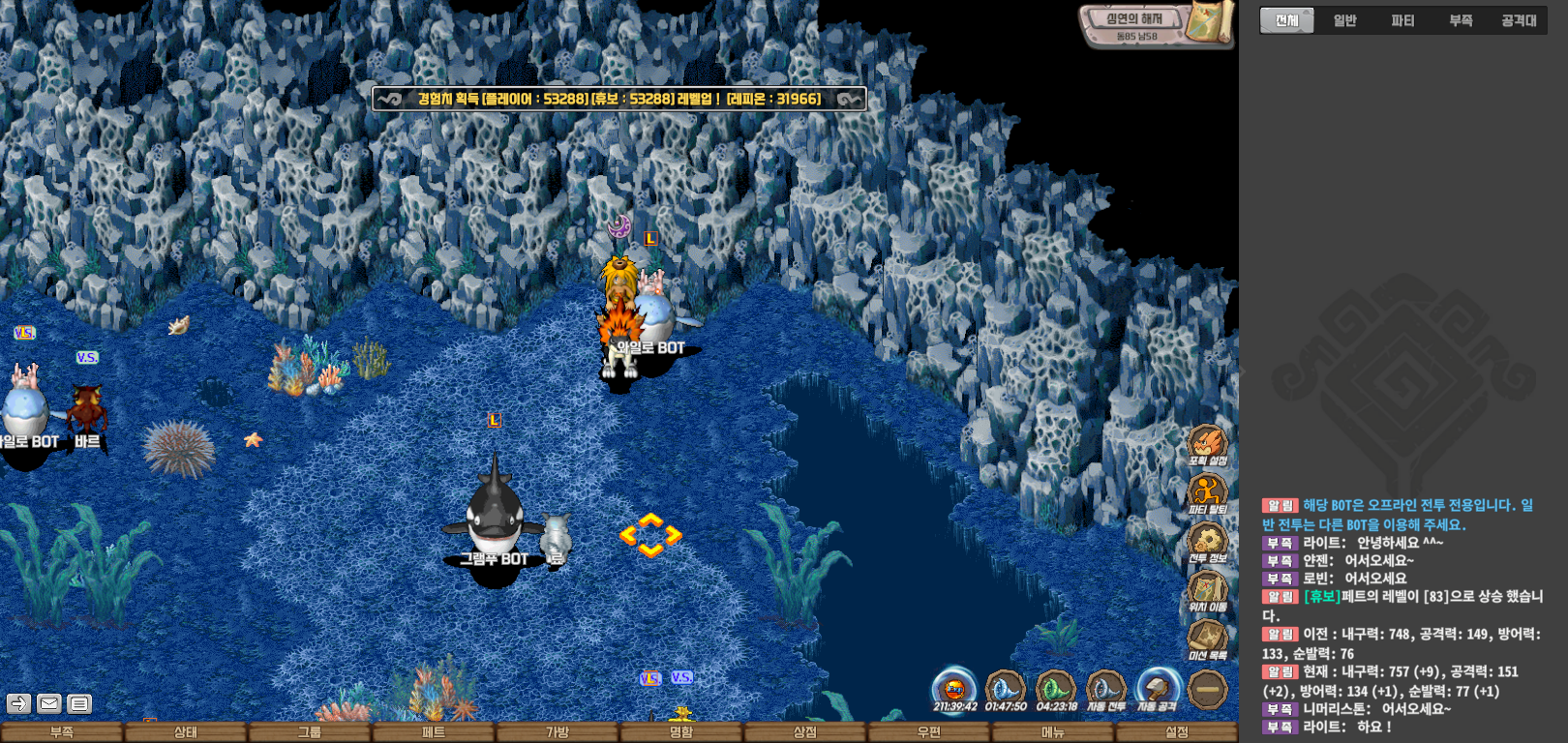Screen dimensions: 1568x743
Task: Open the 상점 (shop) menu
Action: [x=804, y=732]
